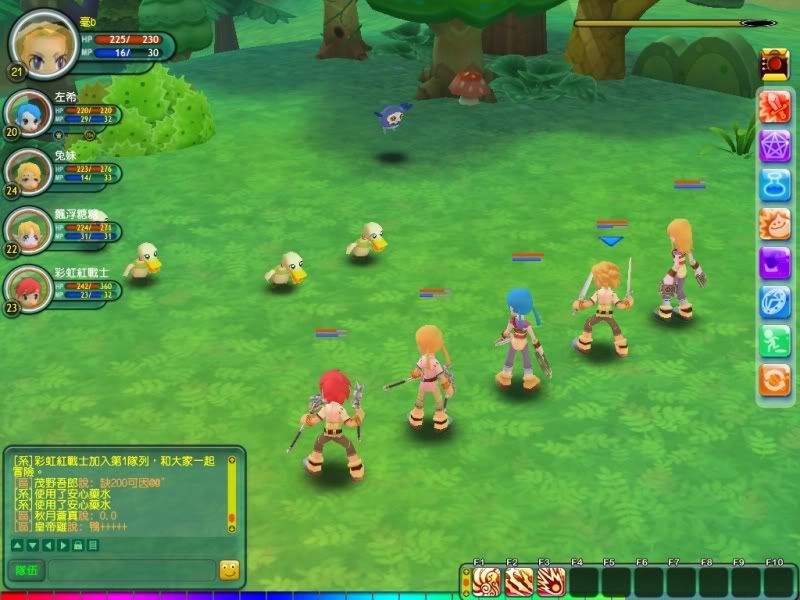The width and height of the screenshot is (800, 600).
Task: Select party member 彩虹紅戰士's portrait
Action: pos(27,288)
